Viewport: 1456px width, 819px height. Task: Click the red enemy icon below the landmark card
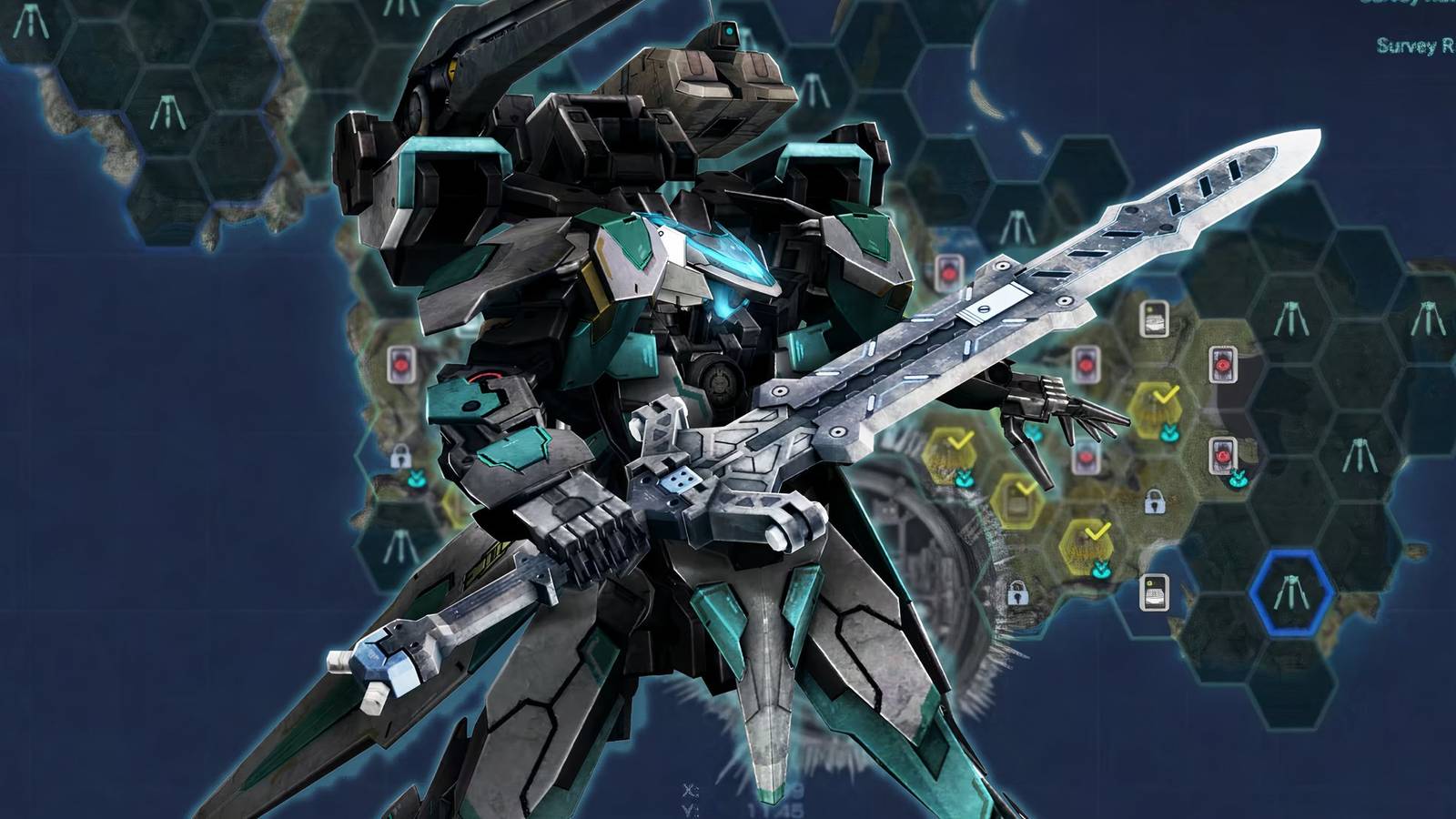tap(1223, 364)
